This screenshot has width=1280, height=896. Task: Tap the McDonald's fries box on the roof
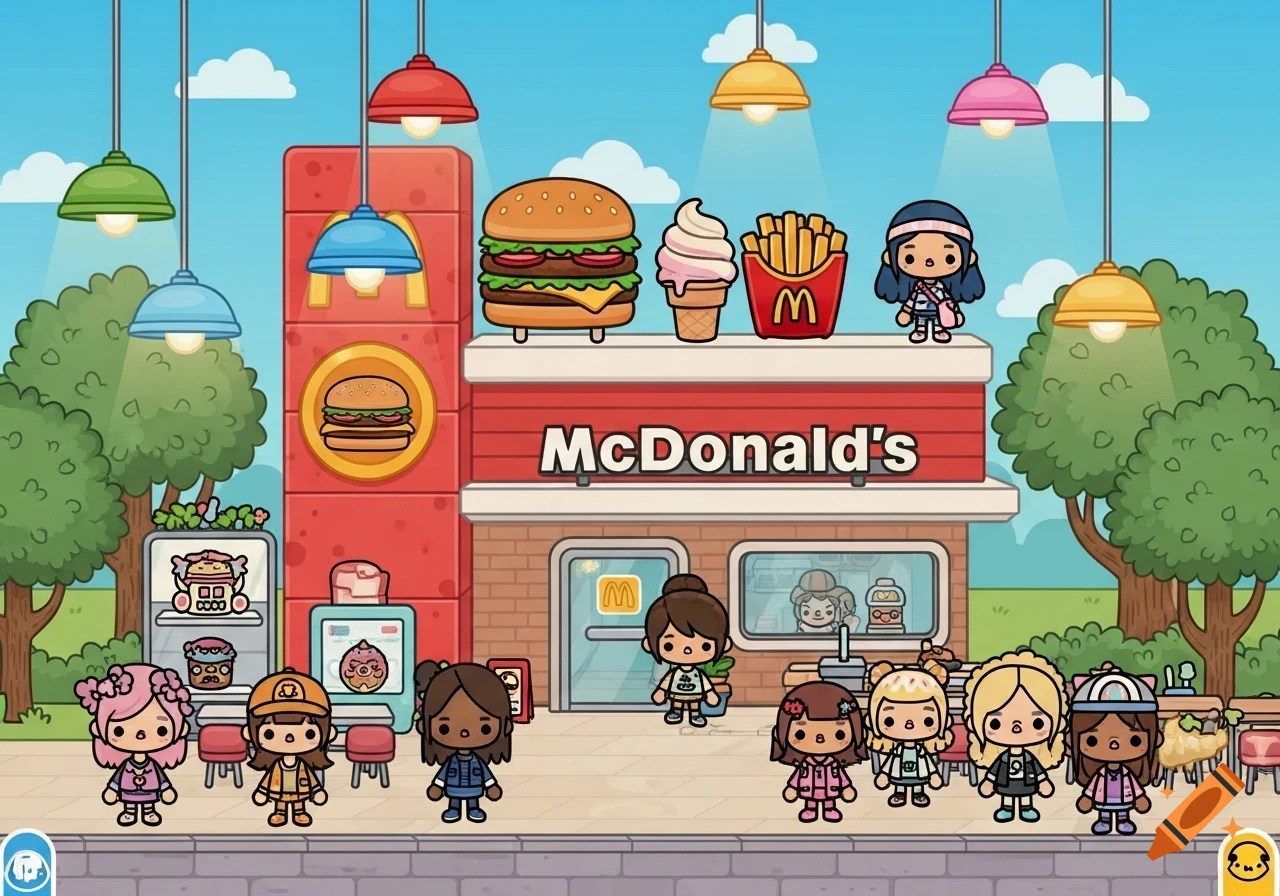pos(793,276)
